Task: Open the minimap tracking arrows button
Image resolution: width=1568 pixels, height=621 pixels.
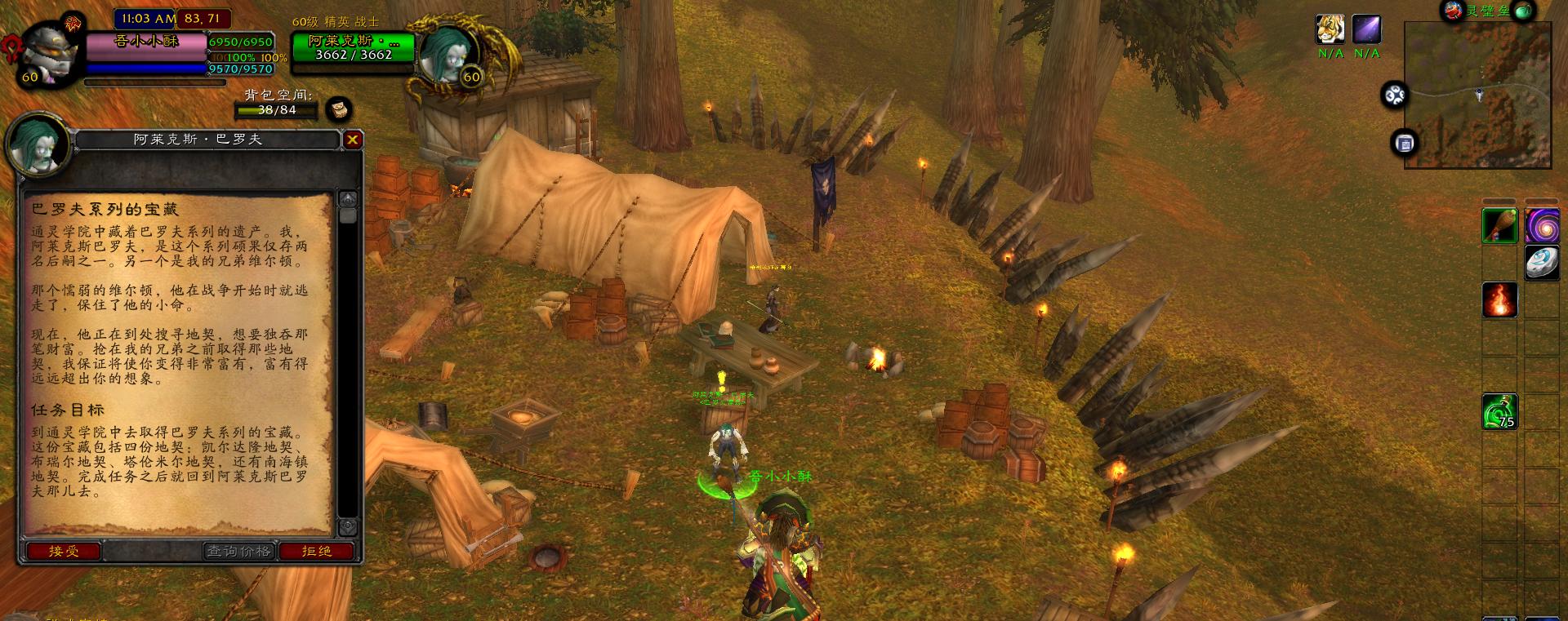Action: [x=1394, y=96]
